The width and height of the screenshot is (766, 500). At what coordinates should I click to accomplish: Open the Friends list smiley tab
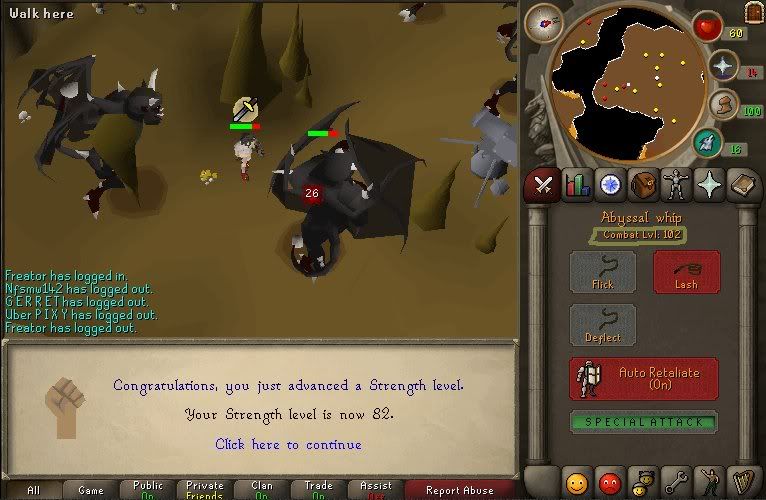pos(577,483)
